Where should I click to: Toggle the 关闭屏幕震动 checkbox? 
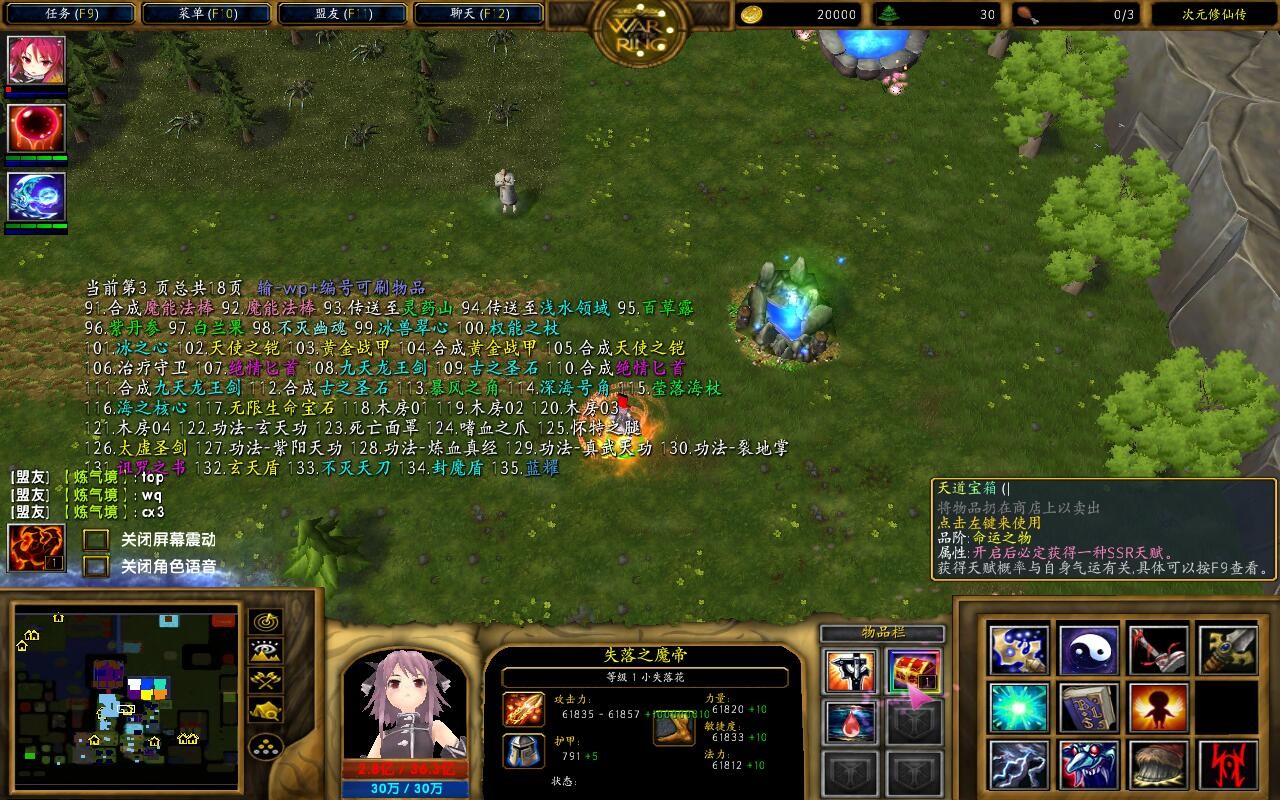pyautogui.click(x=96, y=540)
